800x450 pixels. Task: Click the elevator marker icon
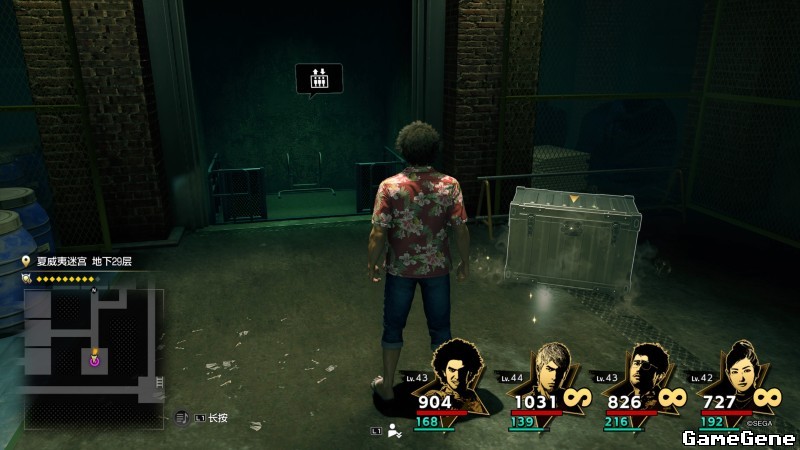319,78
